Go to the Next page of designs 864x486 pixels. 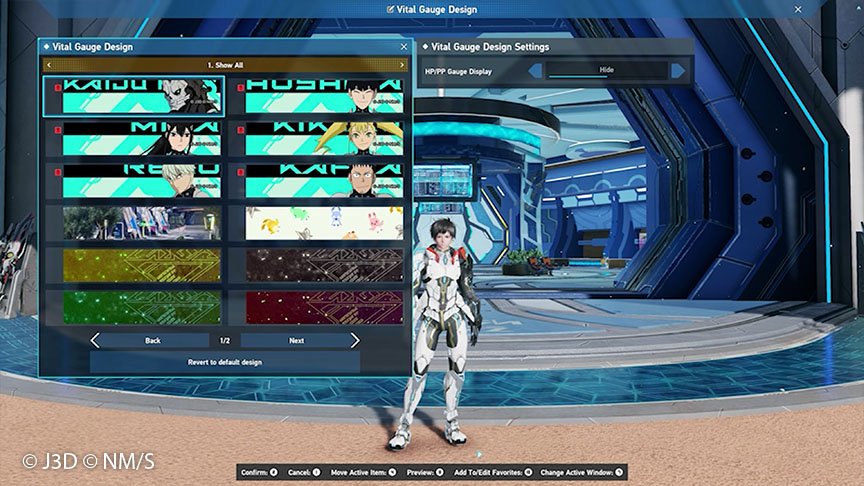click(x=300, y=341)
